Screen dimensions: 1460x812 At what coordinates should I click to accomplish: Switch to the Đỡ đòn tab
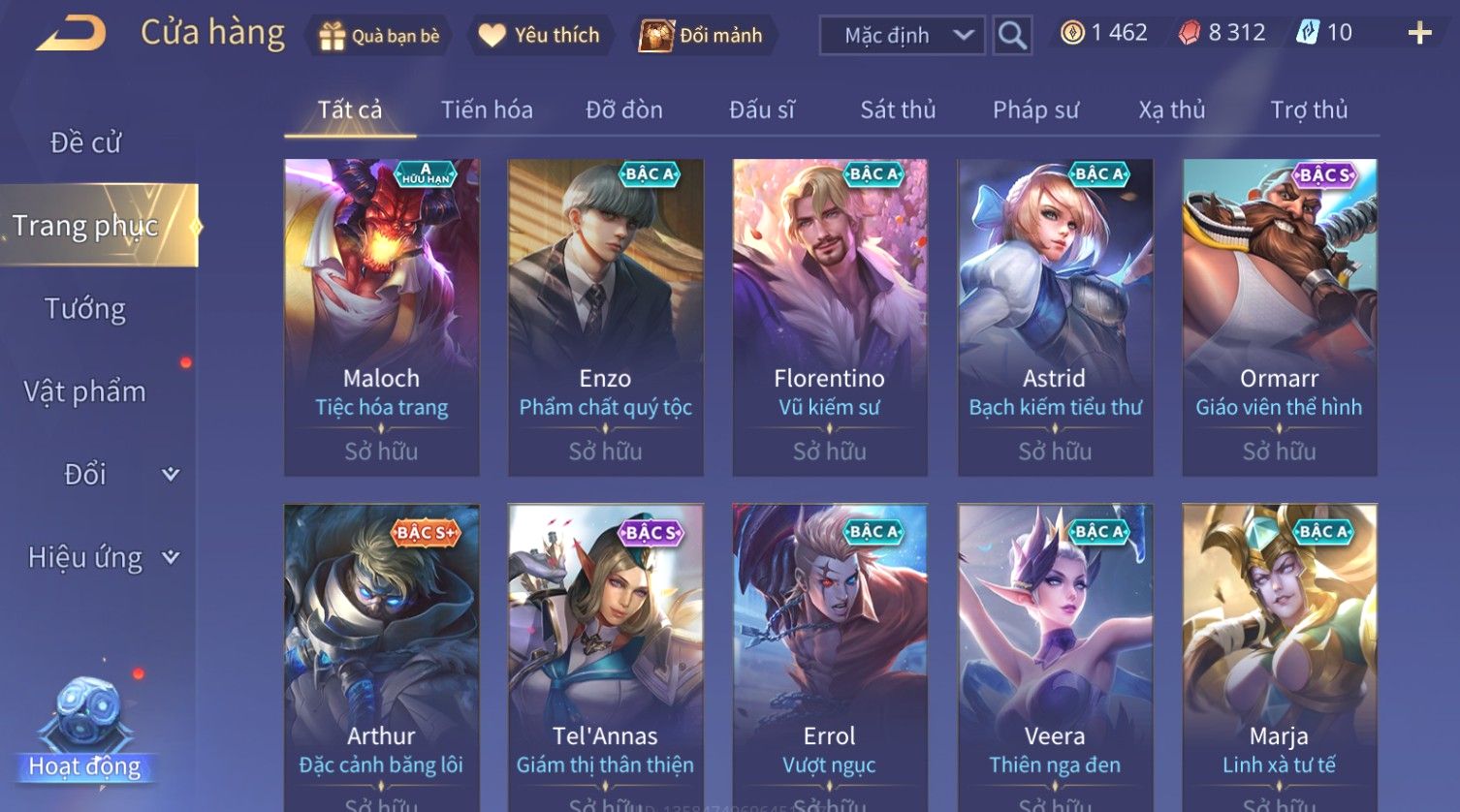click(x=624, y=110)
